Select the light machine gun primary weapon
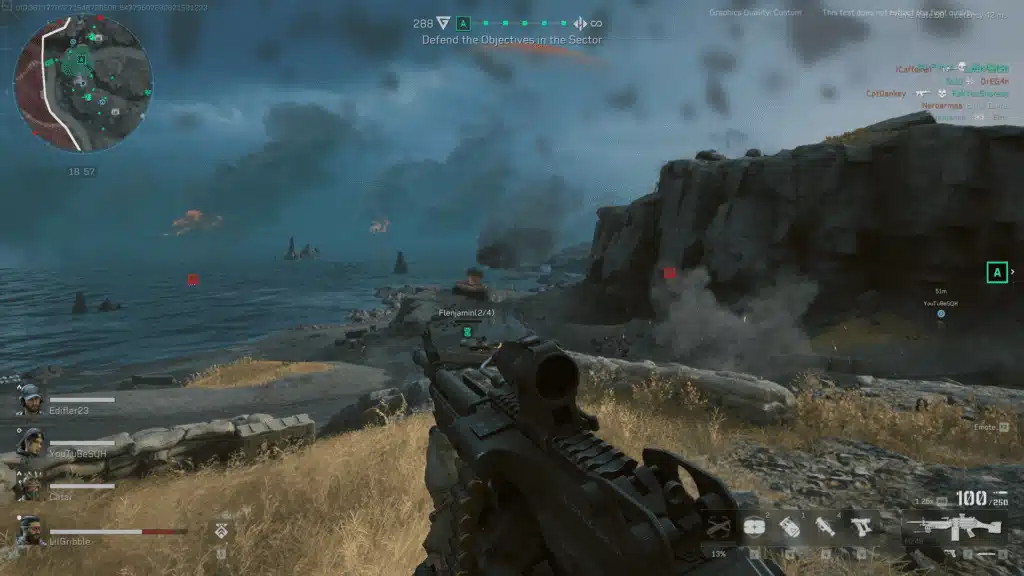 tap(954, 526)
